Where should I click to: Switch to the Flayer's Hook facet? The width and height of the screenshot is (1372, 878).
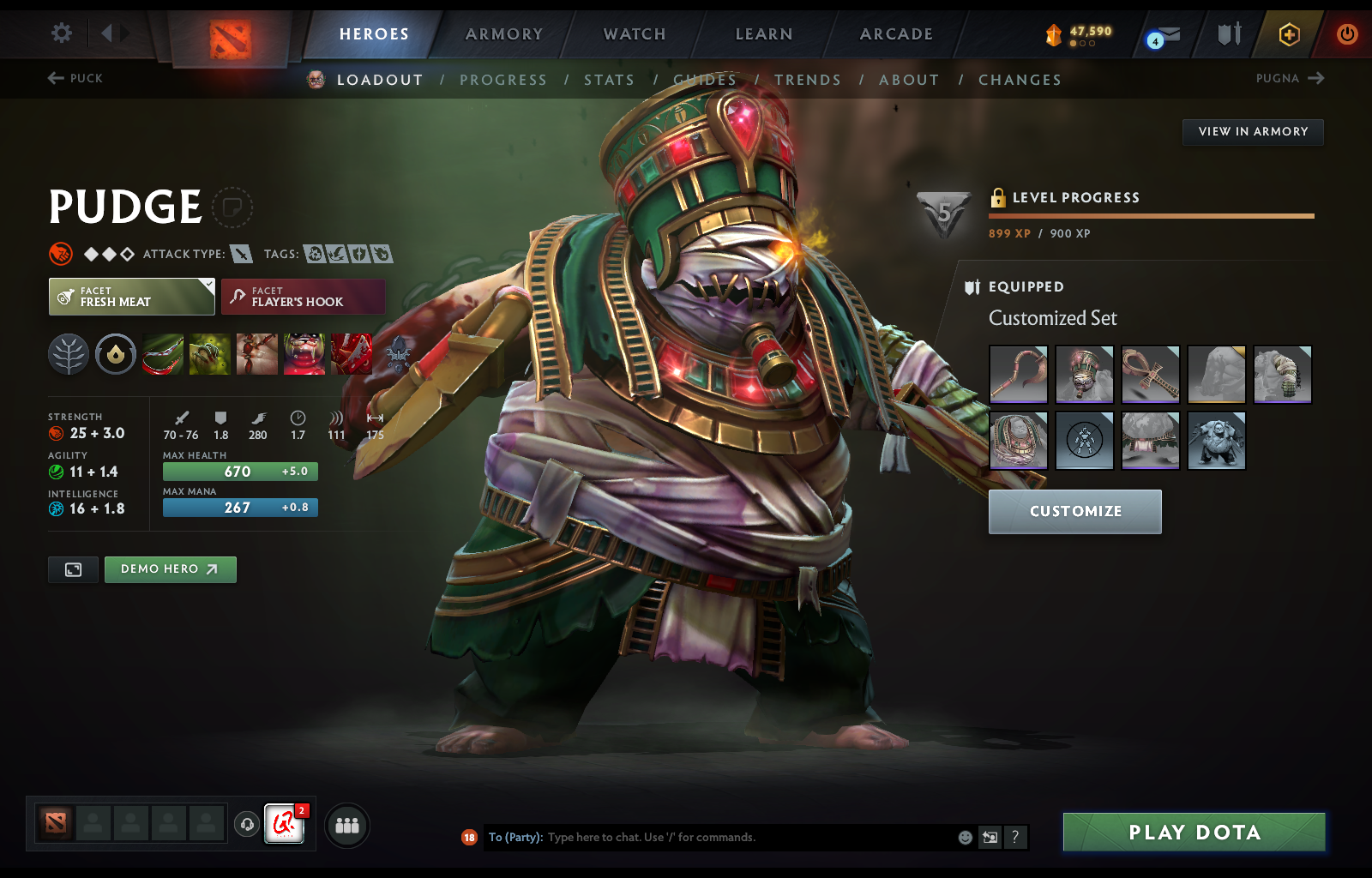pos(302,297)
